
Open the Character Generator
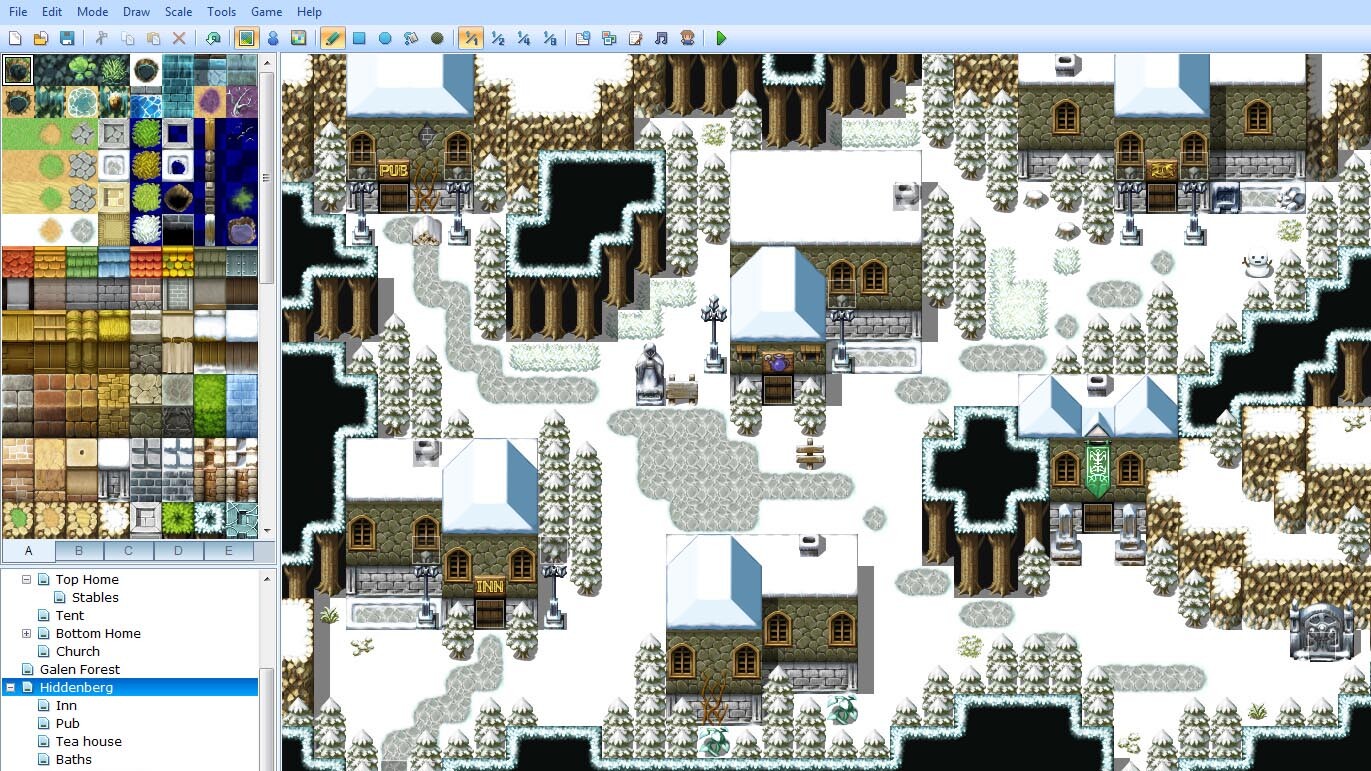[x=686, y=38]
